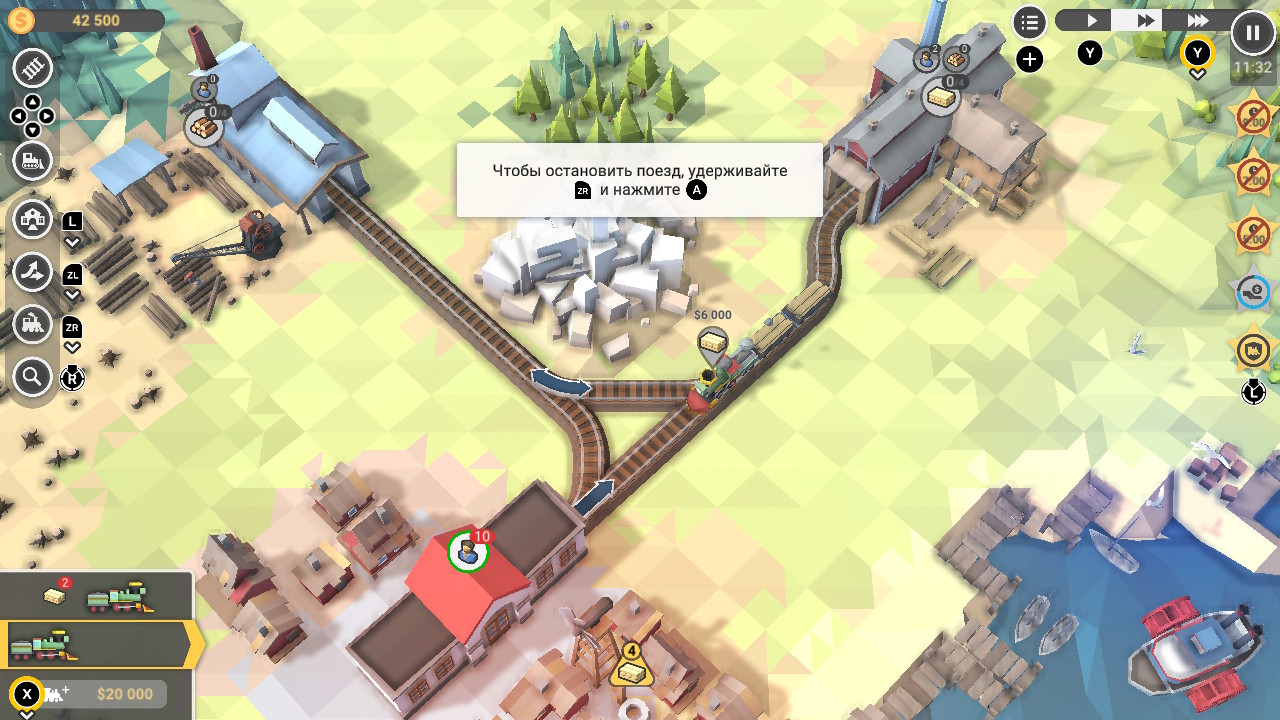The image size is (1280, 720).
Task: Switch to double fast-forward speed
Action: [x=1145, y=20]
